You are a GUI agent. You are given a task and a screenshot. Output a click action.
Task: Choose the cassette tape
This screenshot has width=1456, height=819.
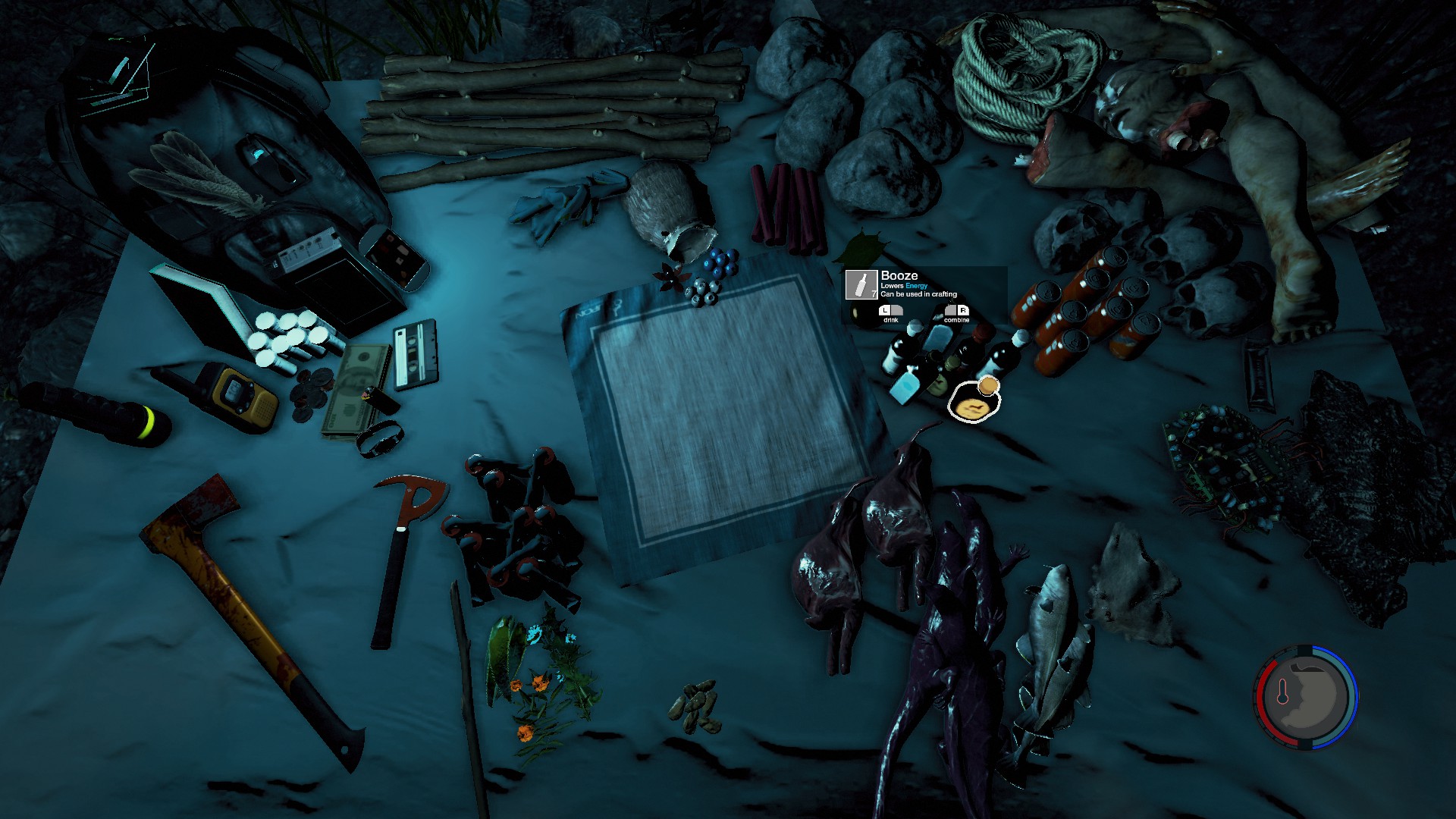click(416, 353)
